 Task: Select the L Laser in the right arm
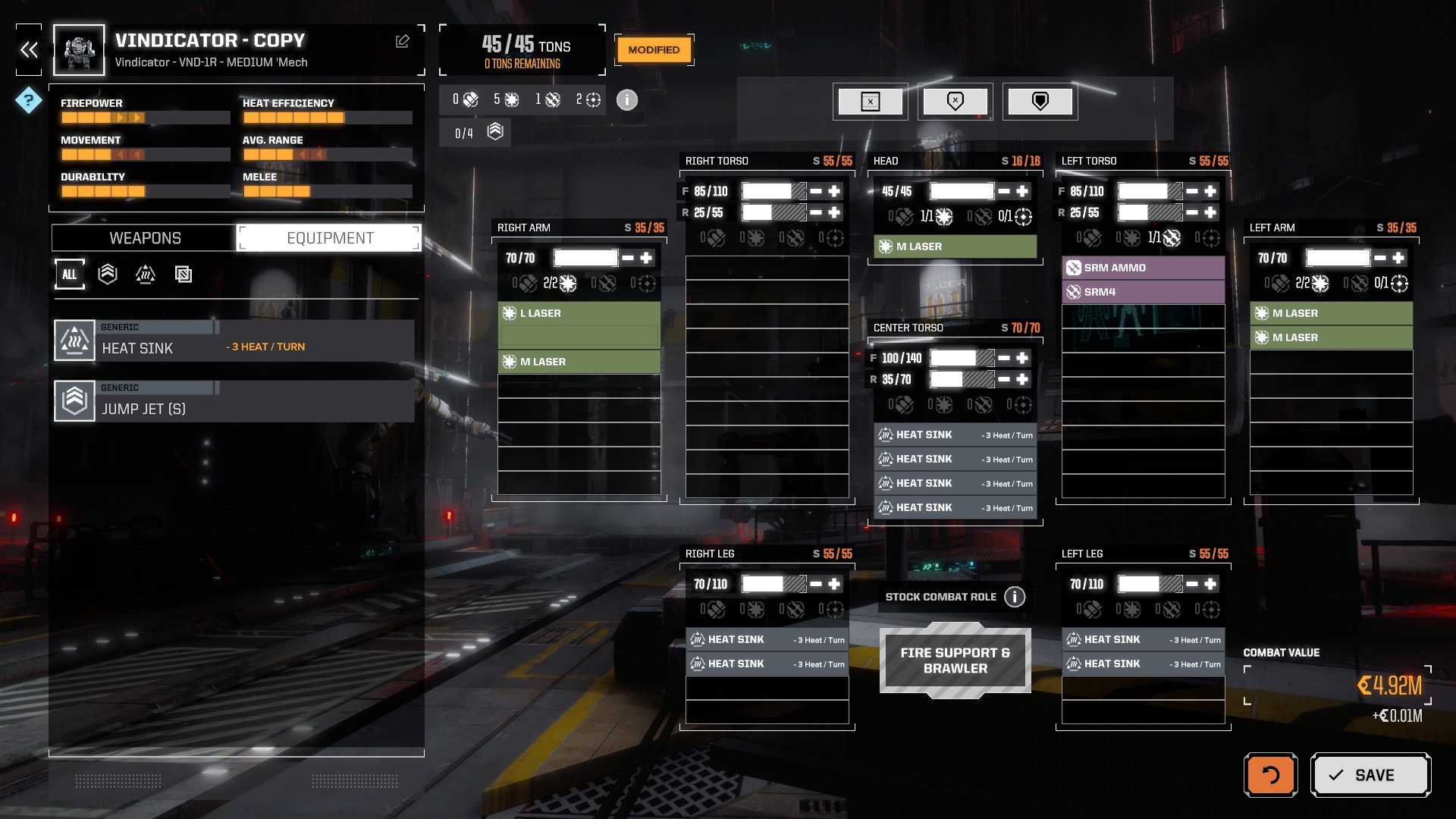579,313
